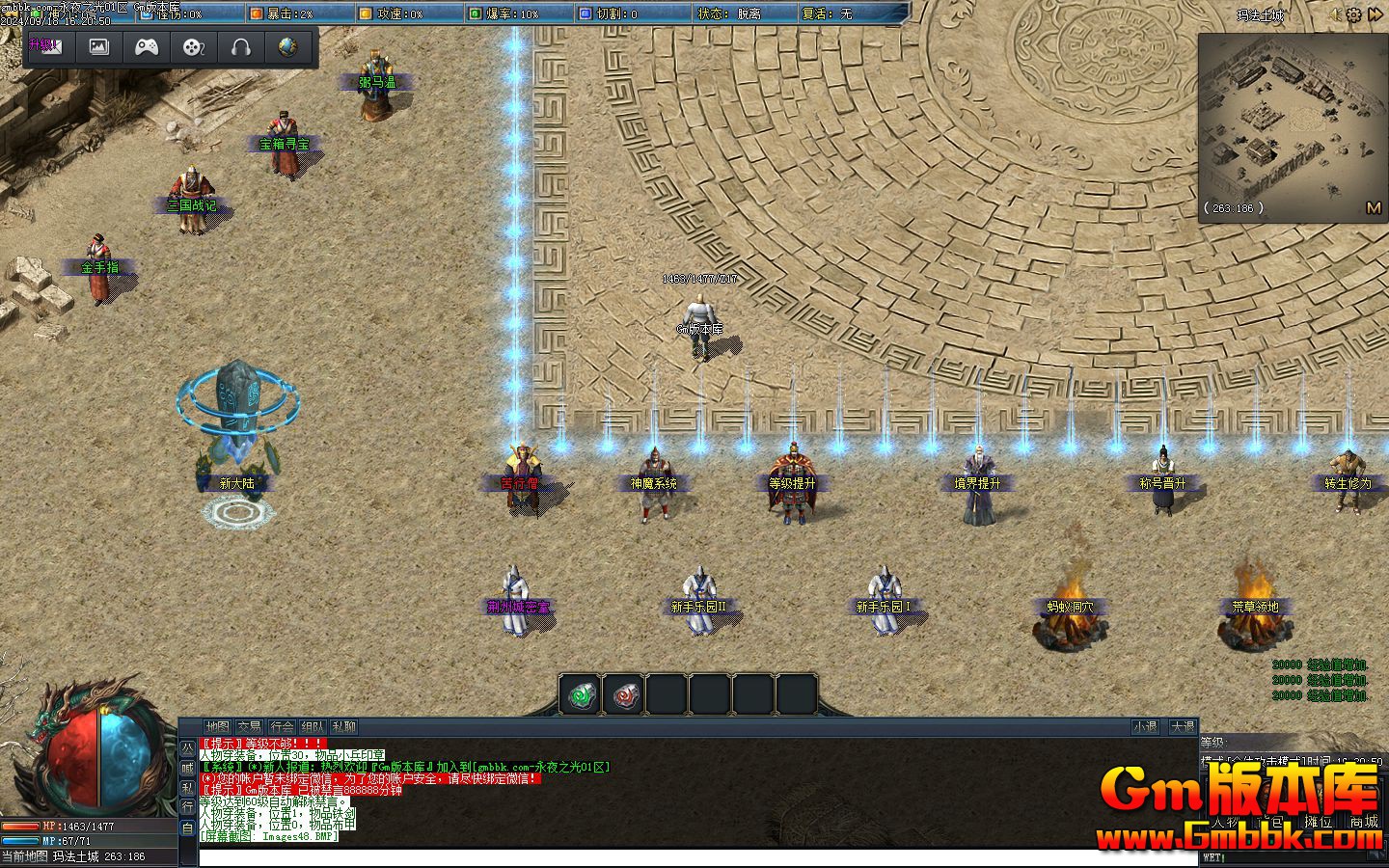Open the picture gallery toolbar icon
Viewport: 1389px width, 868px height.
click(x=98, y=46)
